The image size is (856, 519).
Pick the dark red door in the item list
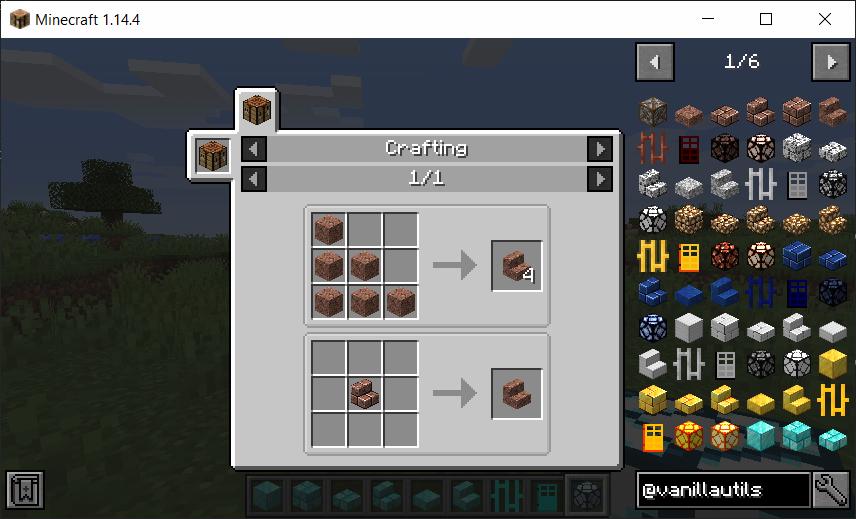[689, 149]
